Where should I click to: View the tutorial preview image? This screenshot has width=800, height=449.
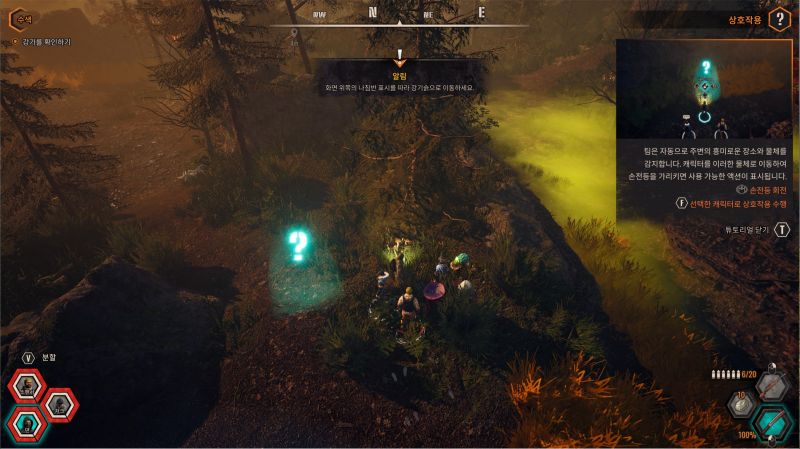pos(707,90)
